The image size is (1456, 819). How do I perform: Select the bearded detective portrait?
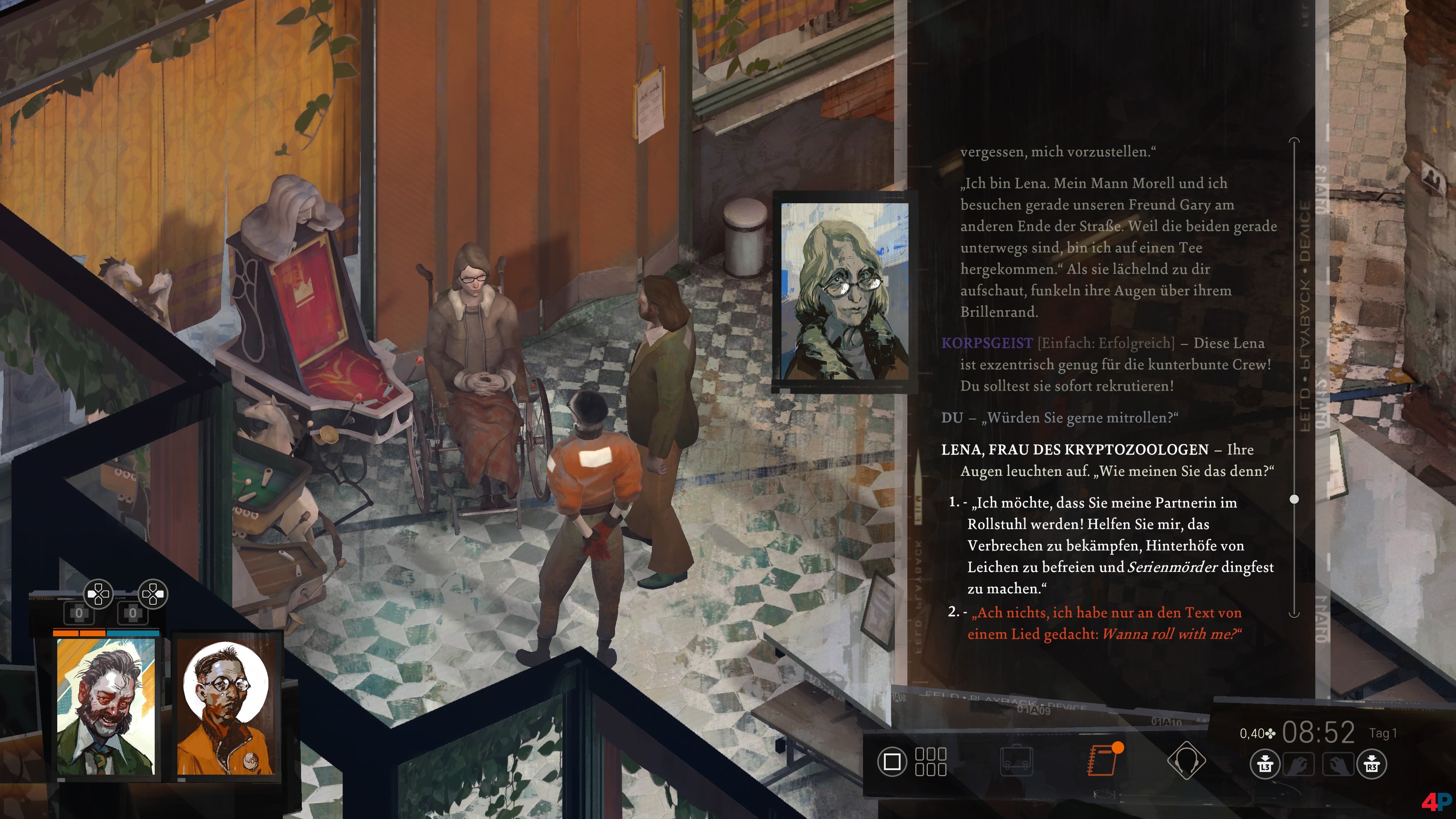[106, 706]
